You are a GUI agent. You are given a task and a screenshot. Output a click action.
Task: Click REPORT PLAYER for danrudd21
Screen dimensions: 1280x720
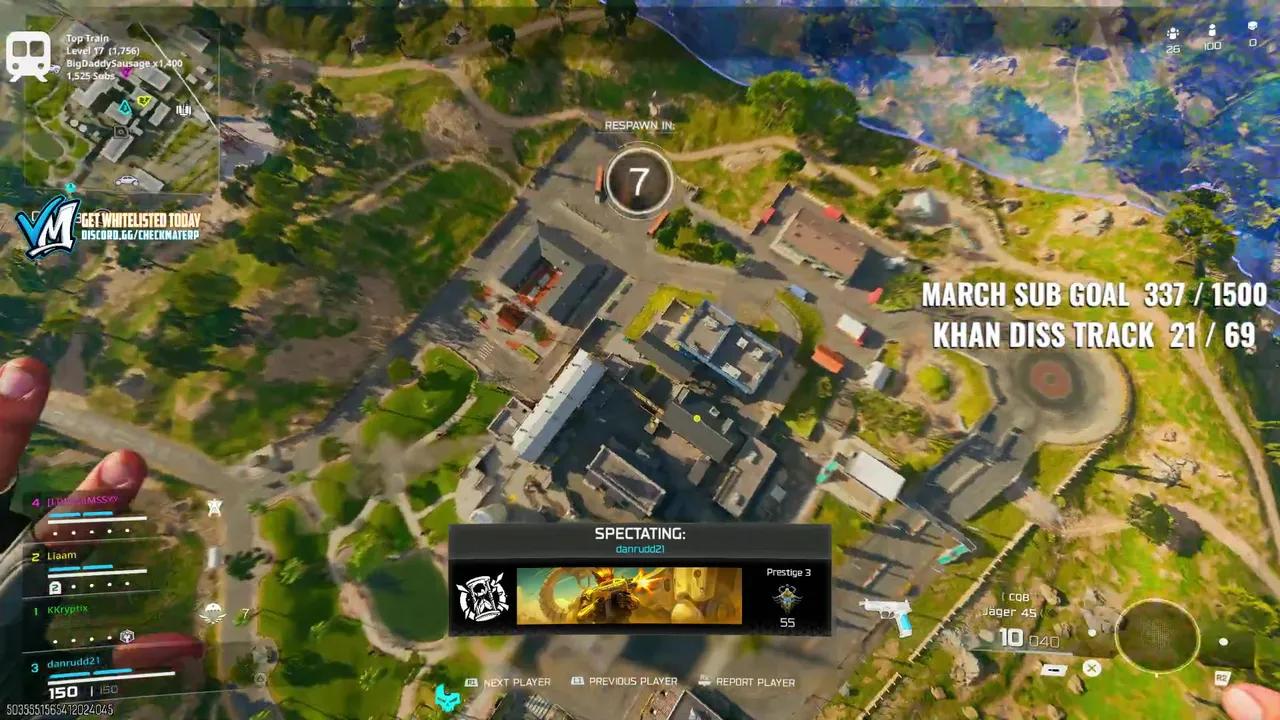[x=753, y=682]
